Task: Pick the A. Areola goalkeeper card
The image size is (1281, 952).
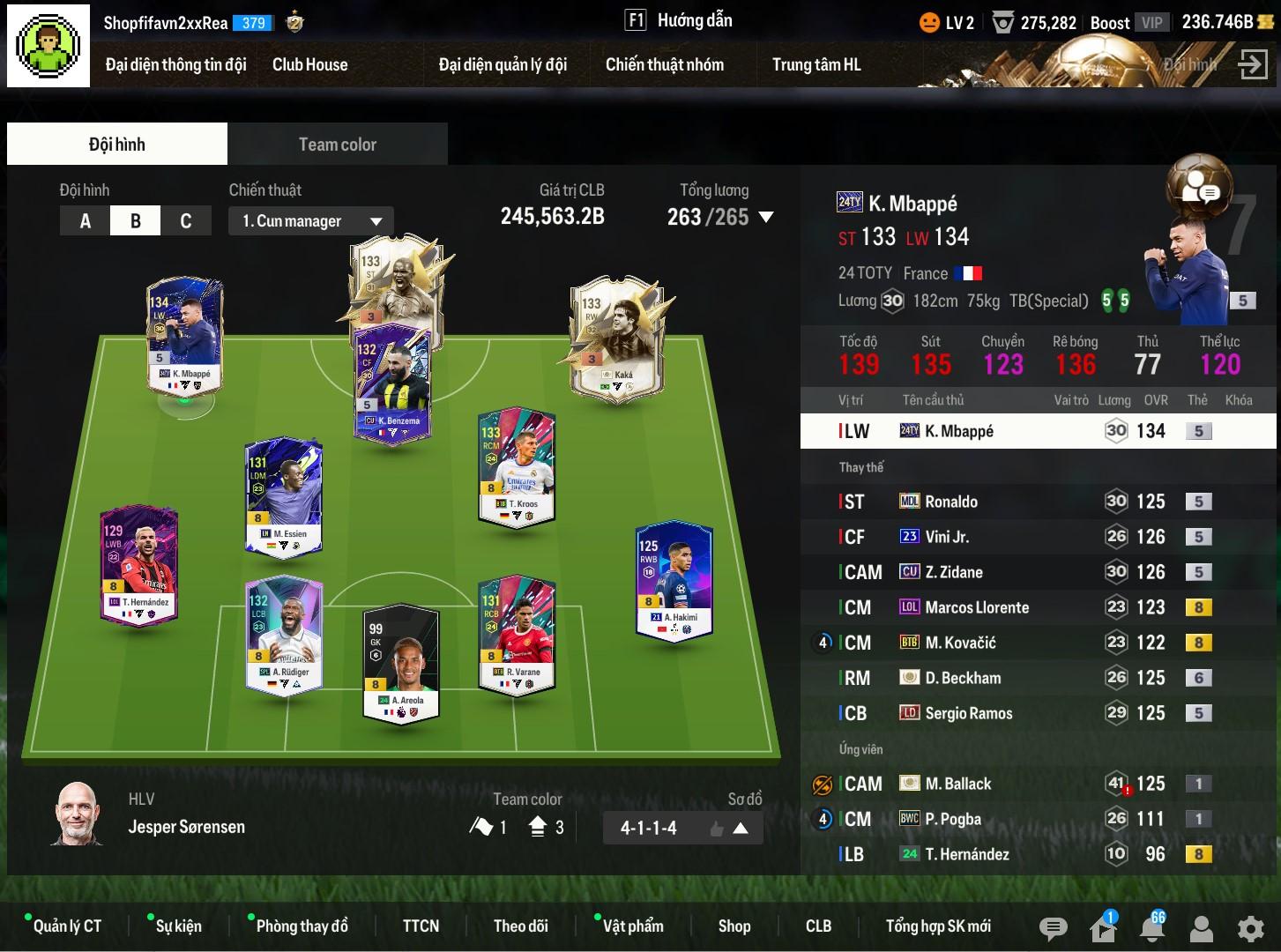Action: 402,661
